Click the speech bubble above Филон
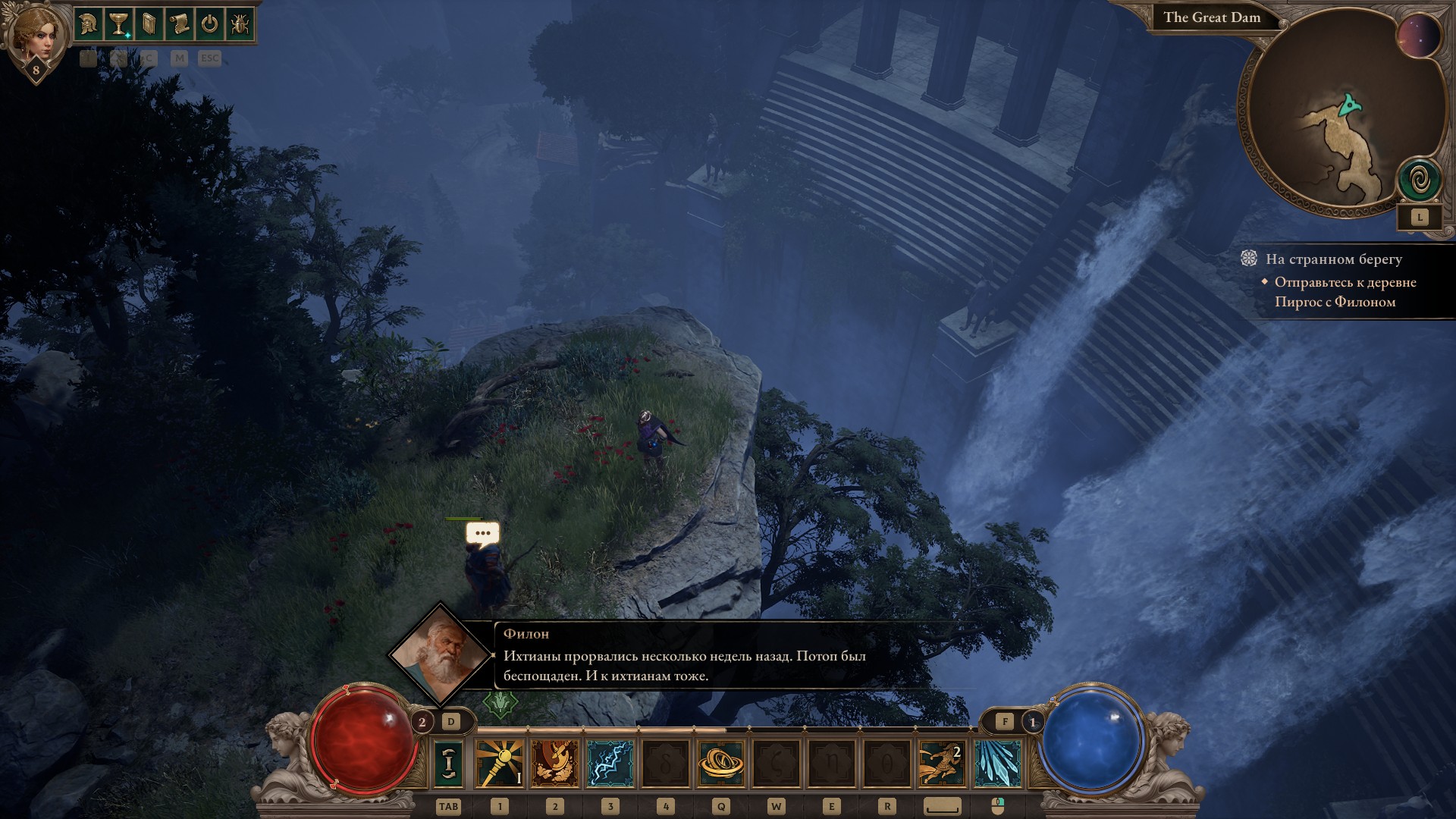The height and width of the screenshot is (819, 1456). pyautogui.click(x=482, y=533)
